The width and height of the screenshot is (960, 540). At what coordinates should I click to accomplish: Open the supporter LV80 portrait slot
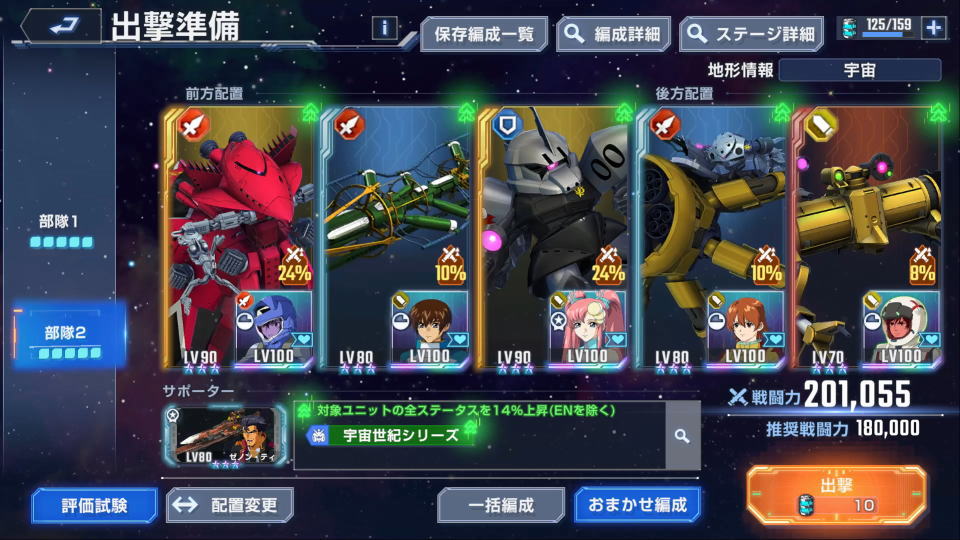[x=227, y=435]
